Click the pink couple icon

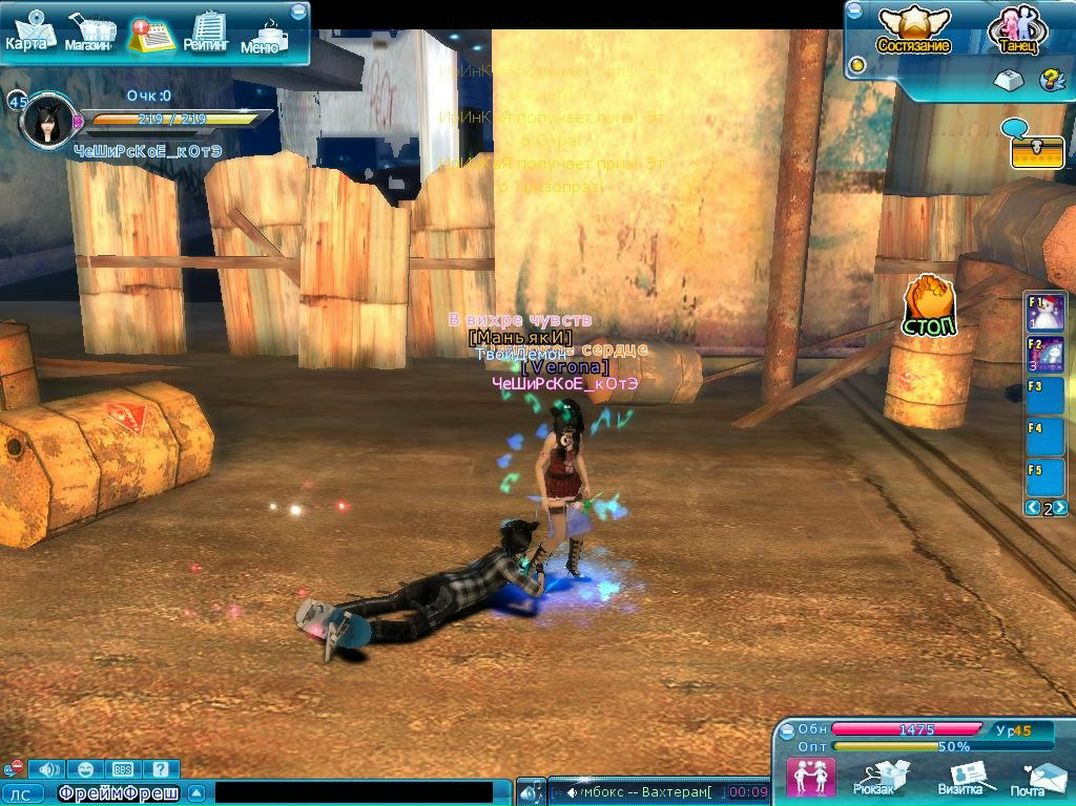pyautogui.click(x=810, y=777)
